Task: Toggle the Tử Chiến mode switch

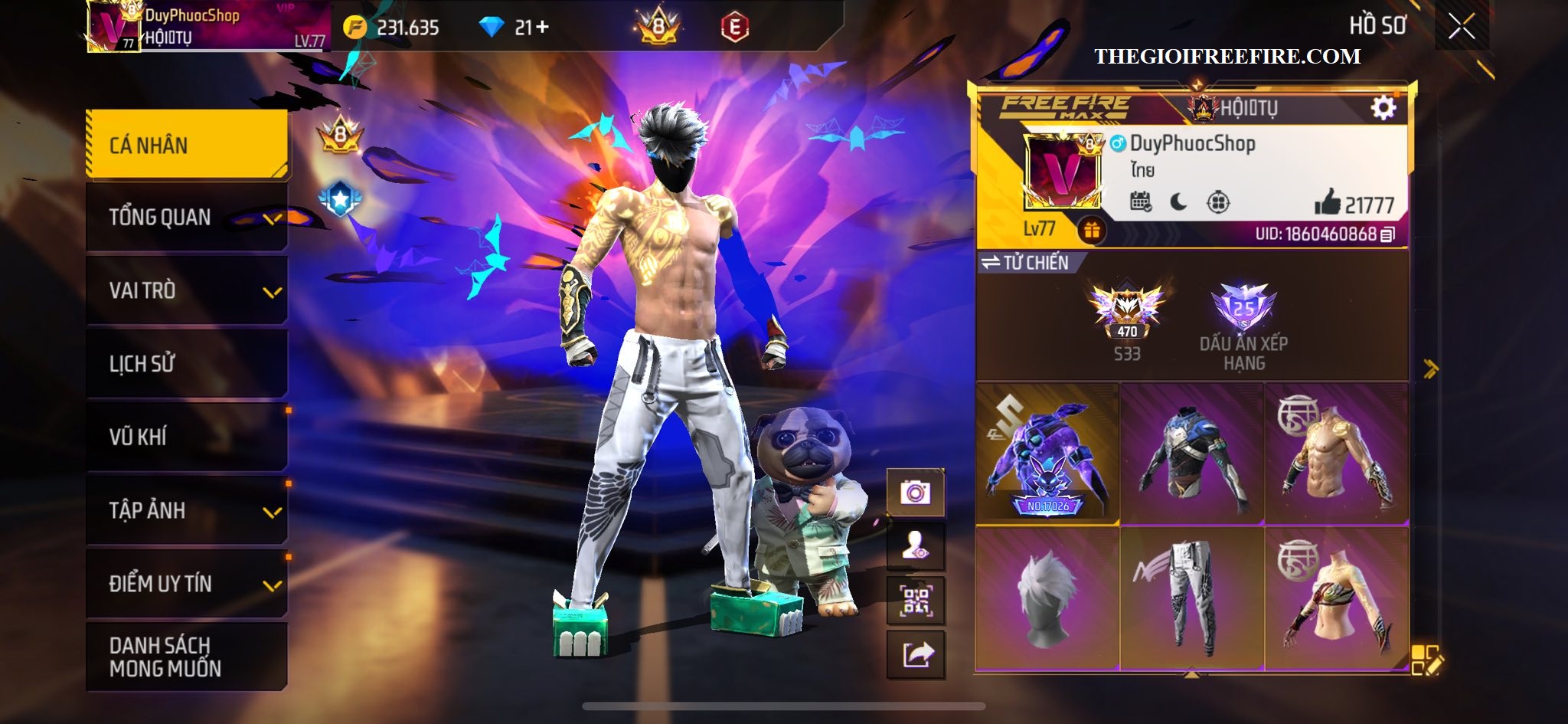Action: click(x=1026, y=263)
